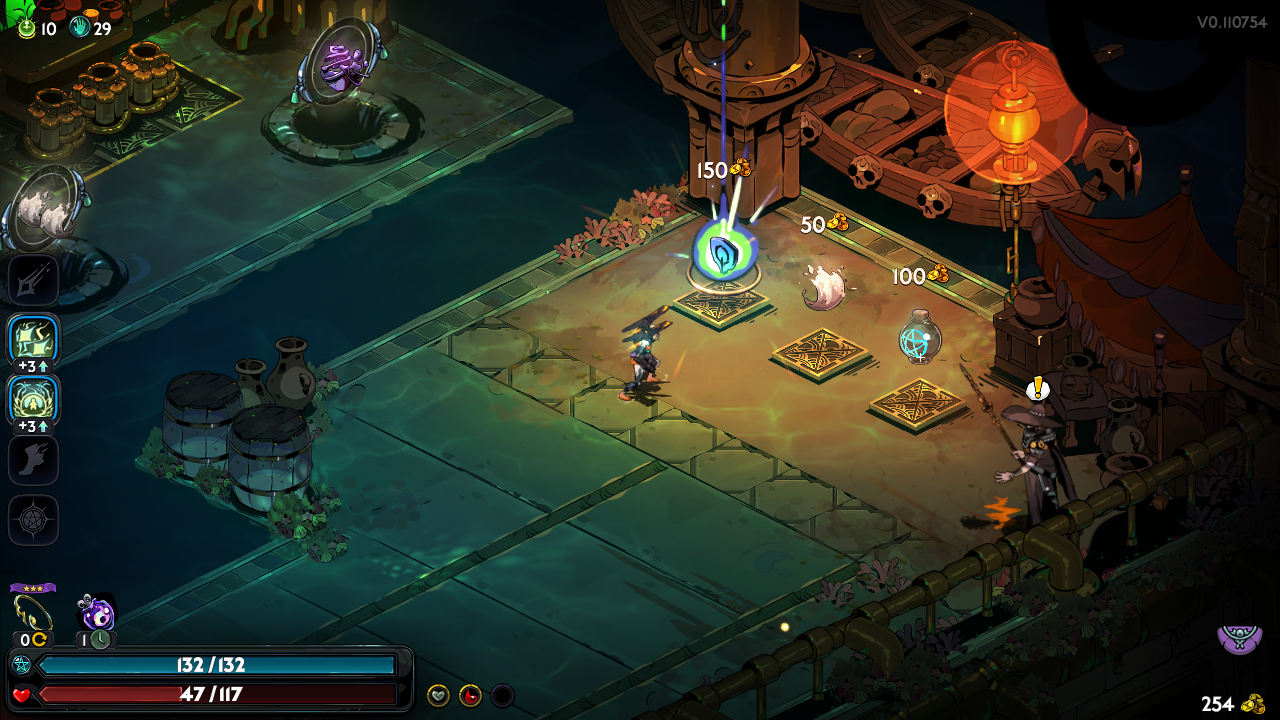Click the pentagram magick boon slot
The image size is (1280, 720).
(x=33, y=520)
